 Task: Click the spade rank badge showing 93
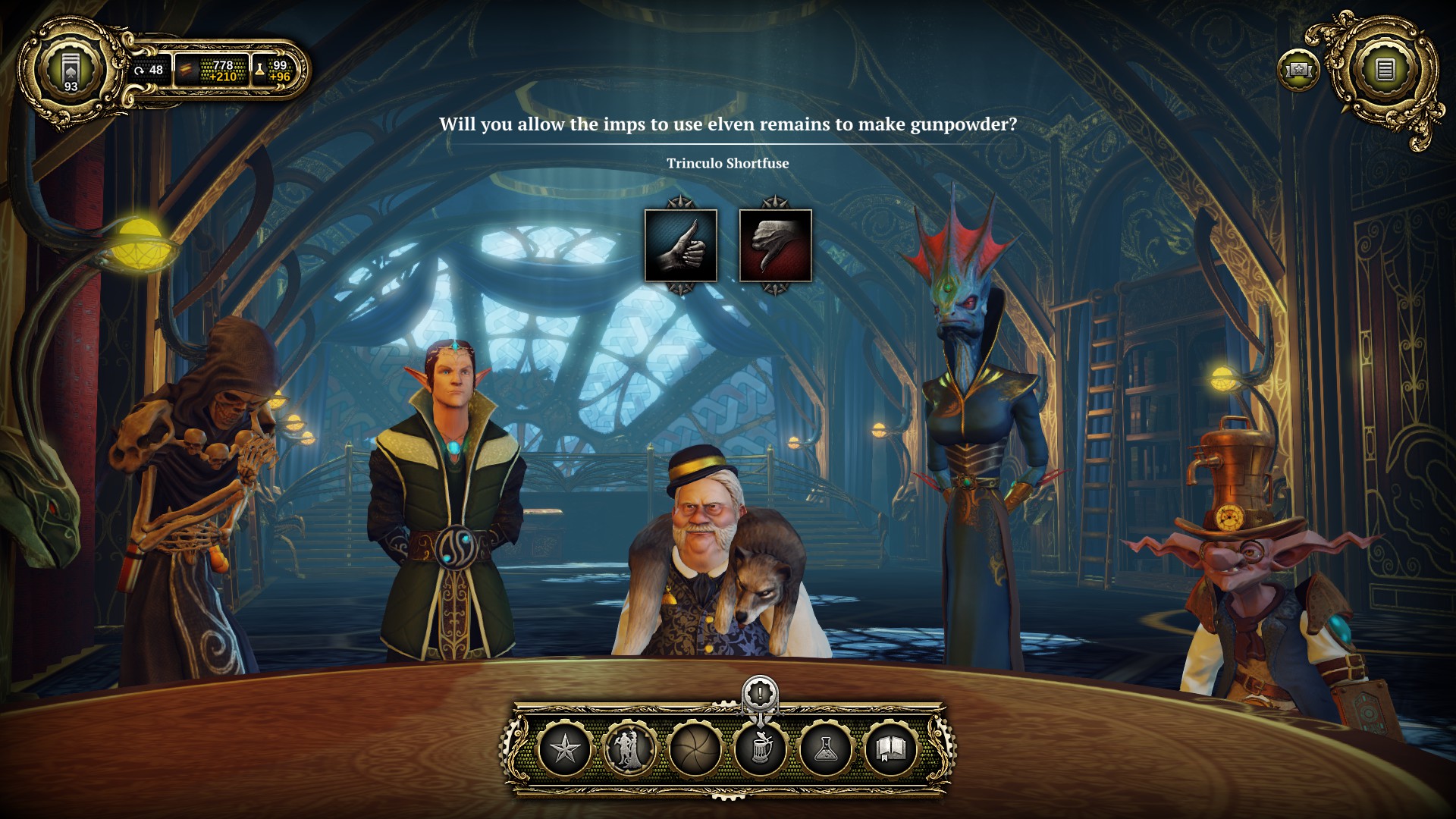click(70, 69)
